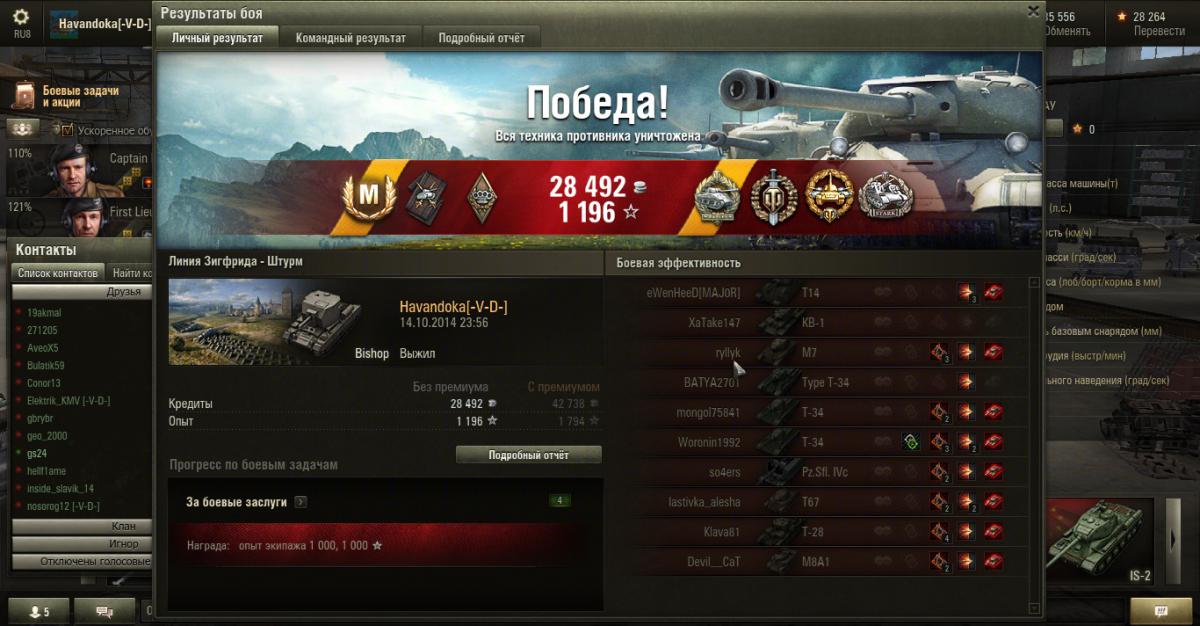Open the Клан contacts section
The image size is (1200, 626).
tap(82, 526)
